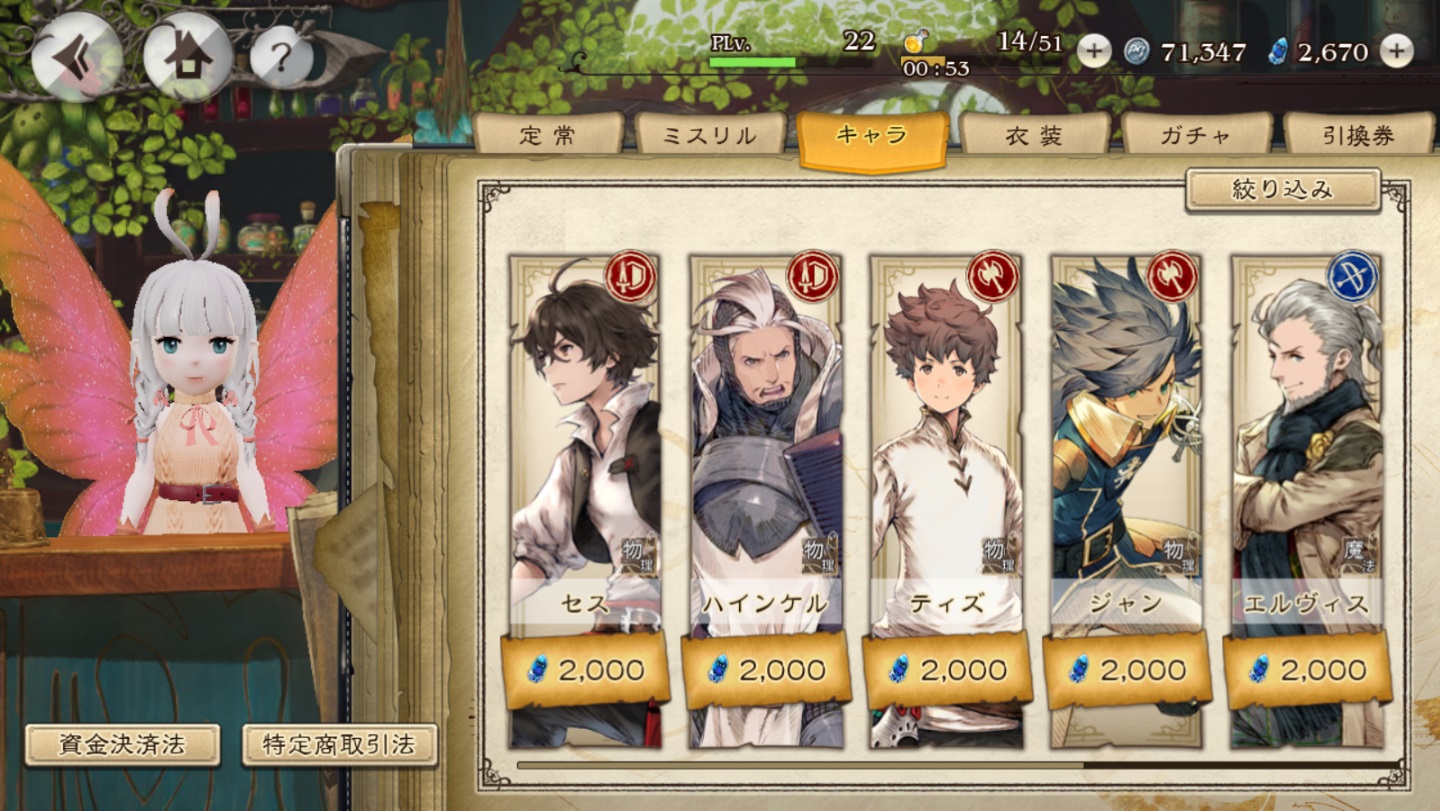Switch to the 定常 tab
This screenshot has height=811, width=1440.
547,135
